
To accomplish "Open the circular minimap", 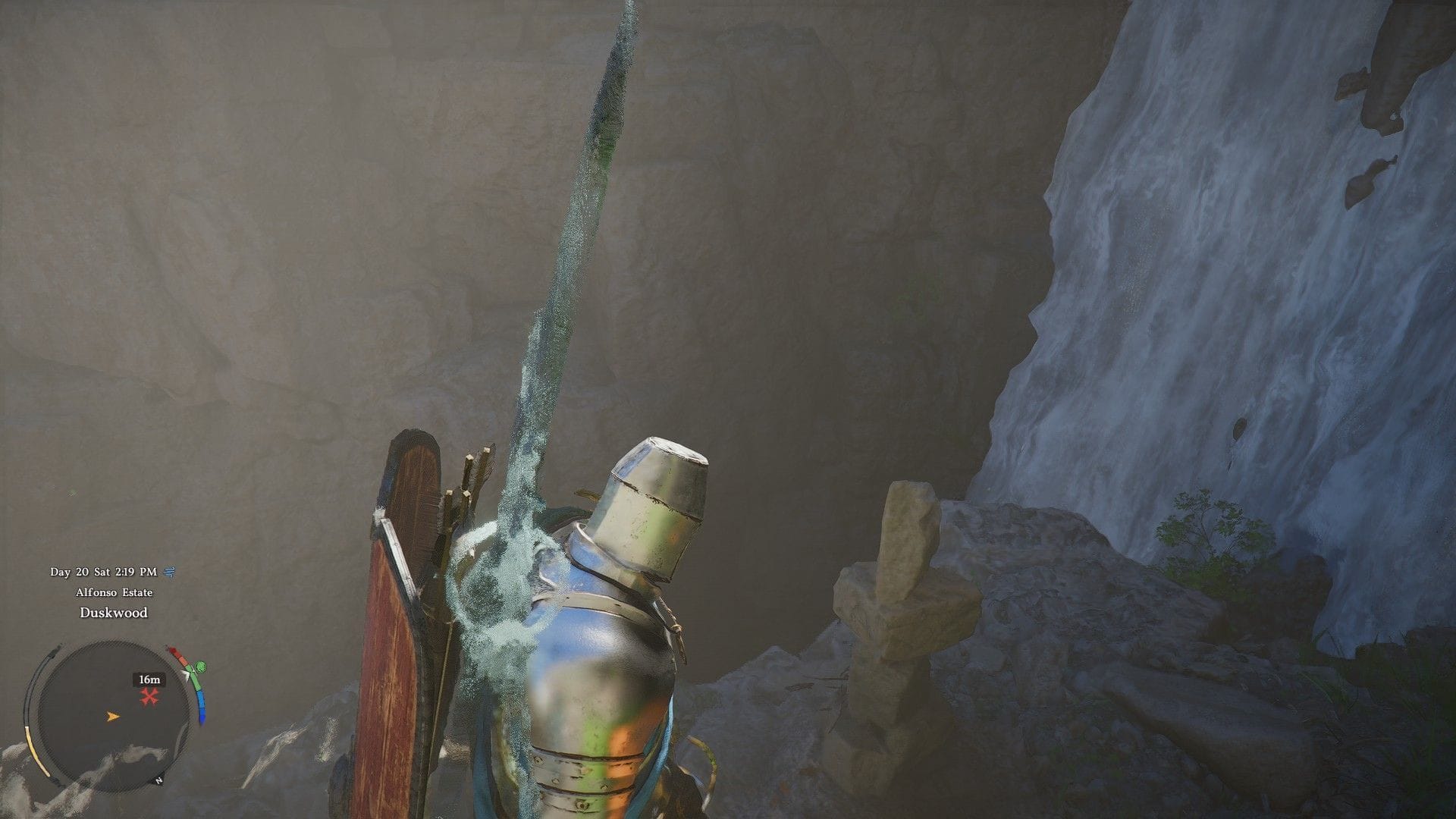I will tap(114, 715).
